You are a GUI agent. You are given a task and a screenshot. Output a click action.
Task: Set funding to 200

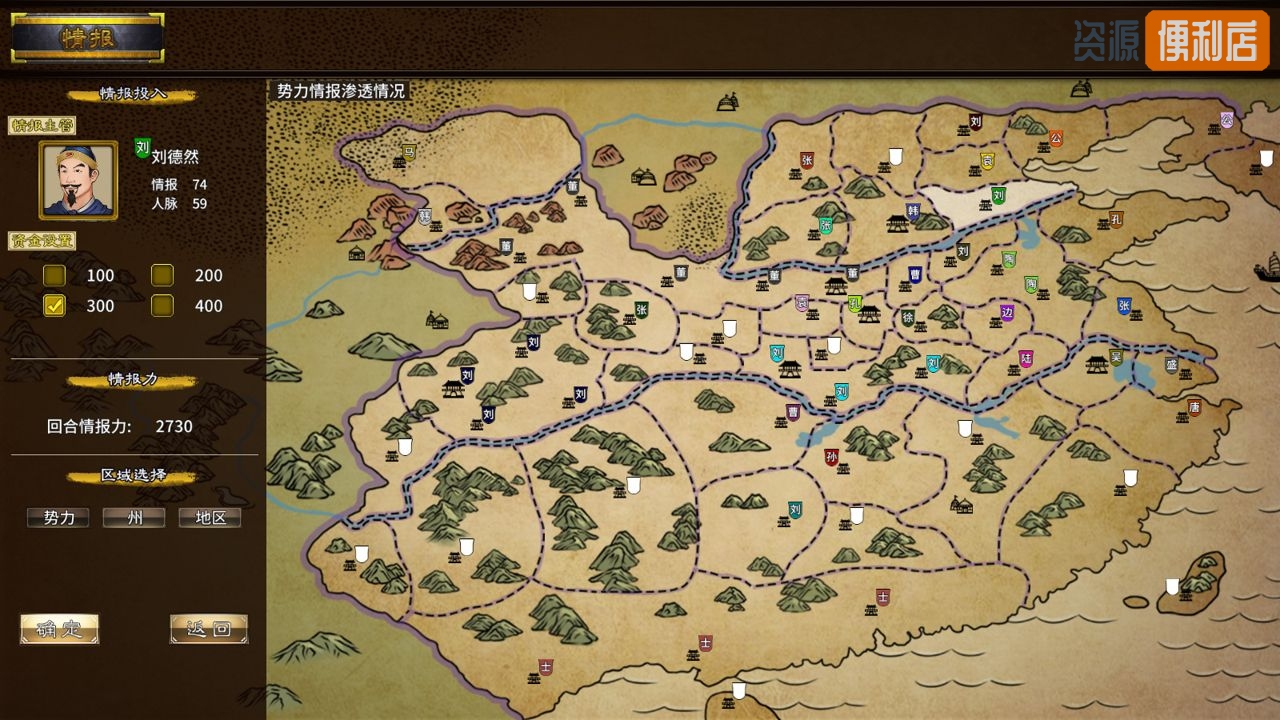(x=162, y=276)
